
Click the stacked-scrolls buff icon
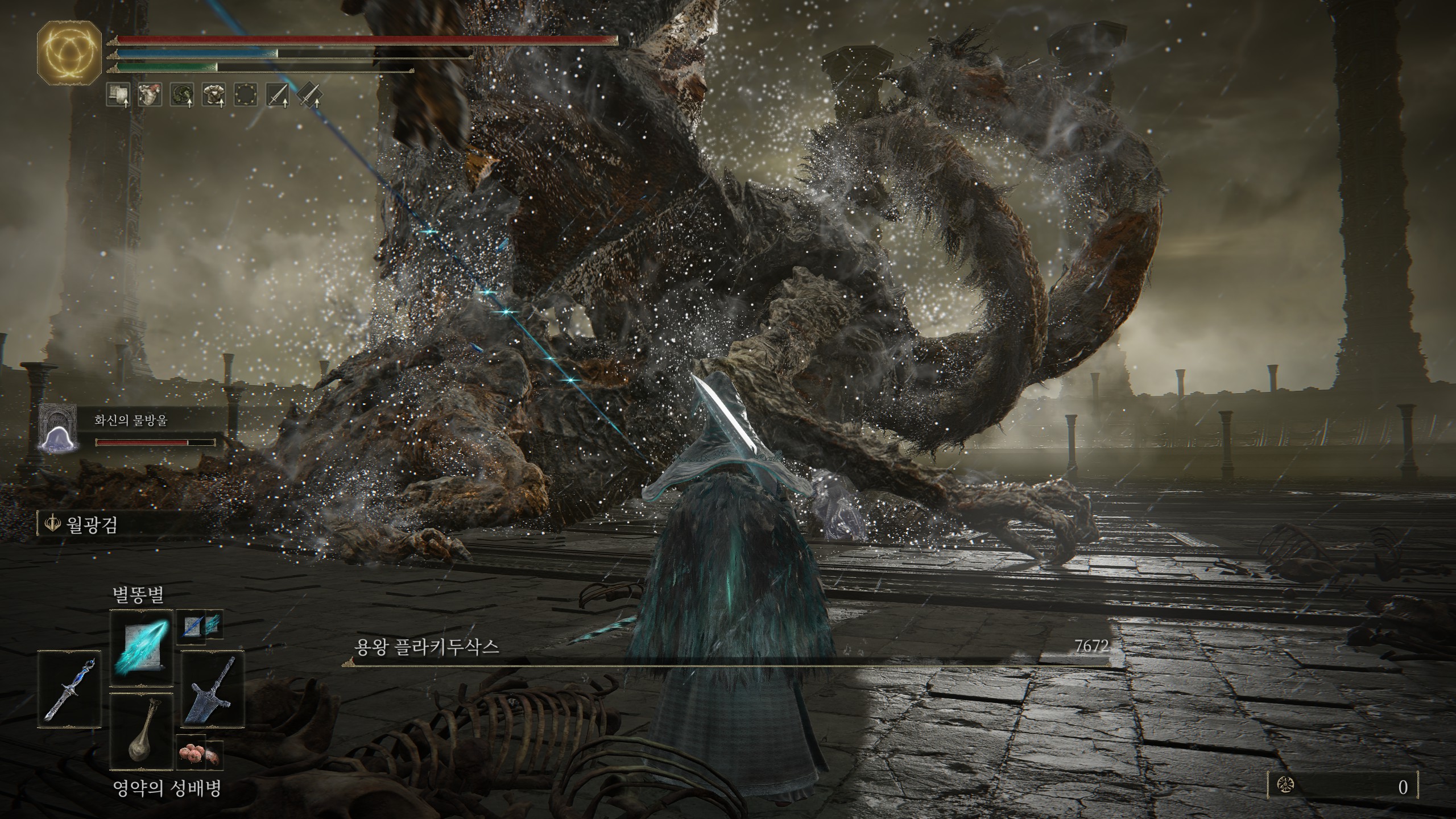point(118,95)
